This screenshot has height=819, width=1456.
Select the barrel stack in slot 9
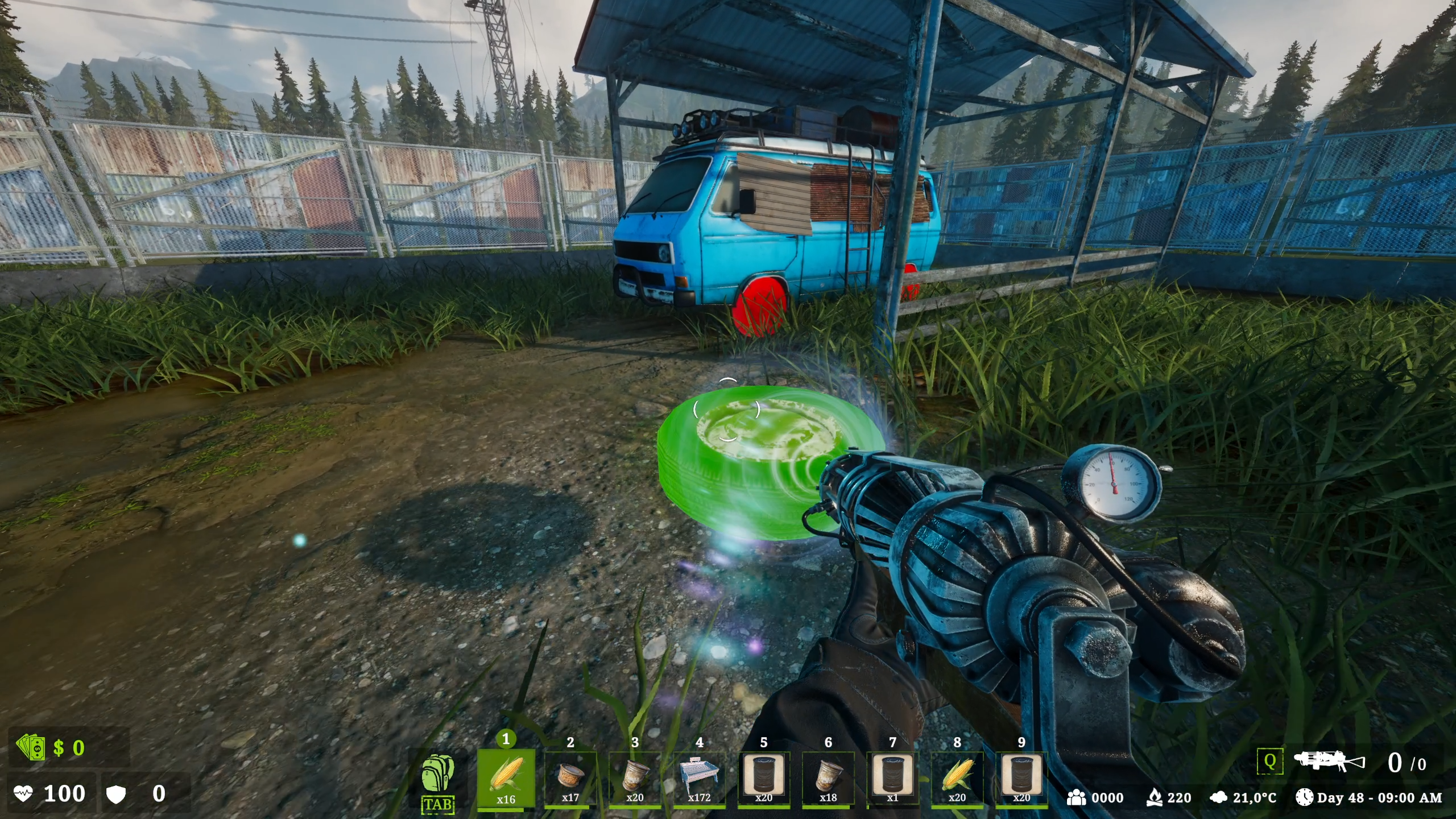click(x=1021, y=777)
